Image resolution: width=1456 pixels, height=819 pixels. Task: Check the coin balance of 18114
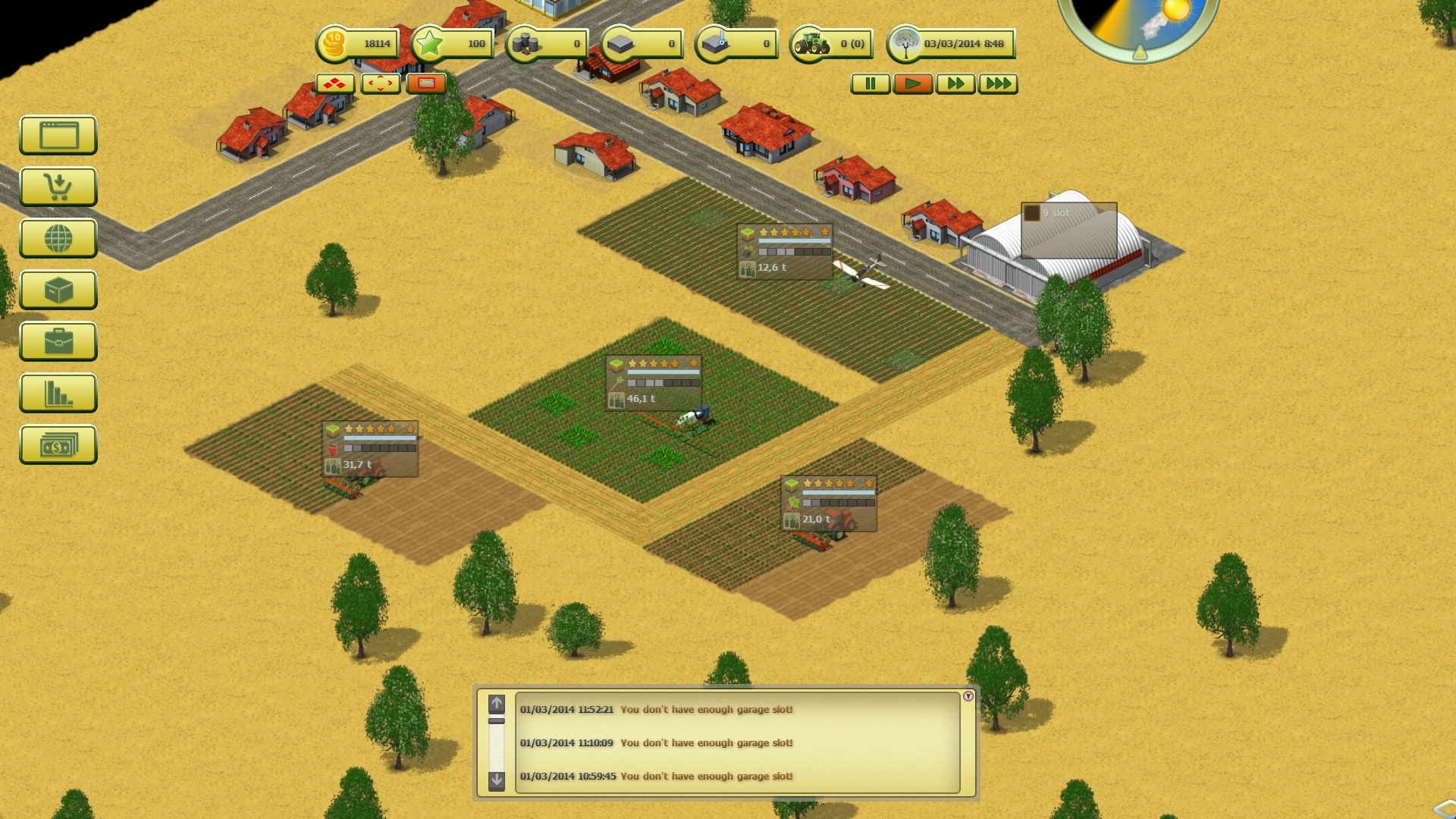coord(356,44)
